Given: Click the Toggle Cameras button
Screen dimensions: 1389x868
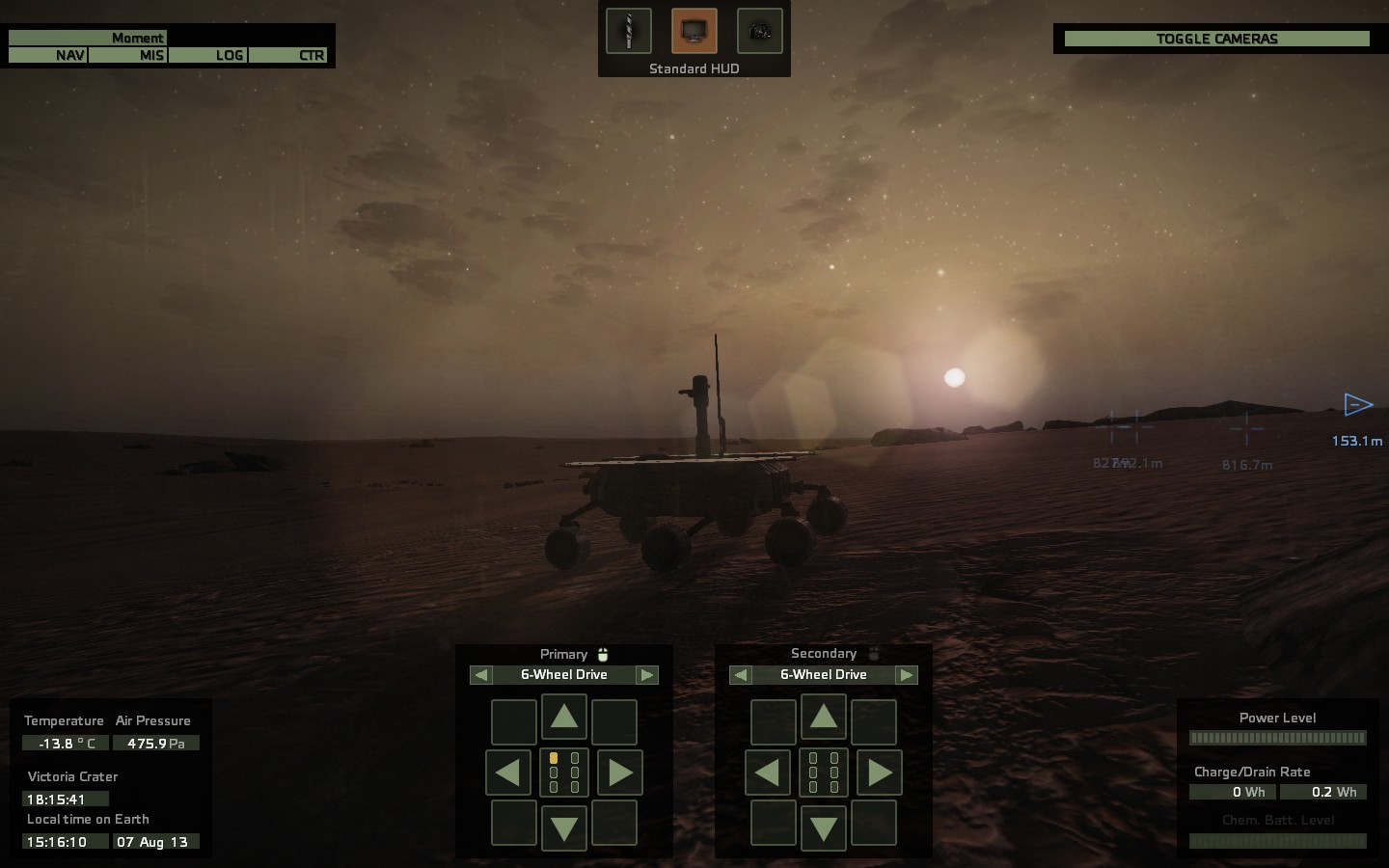Looking at the screenshot, I should pos(1216,39).
